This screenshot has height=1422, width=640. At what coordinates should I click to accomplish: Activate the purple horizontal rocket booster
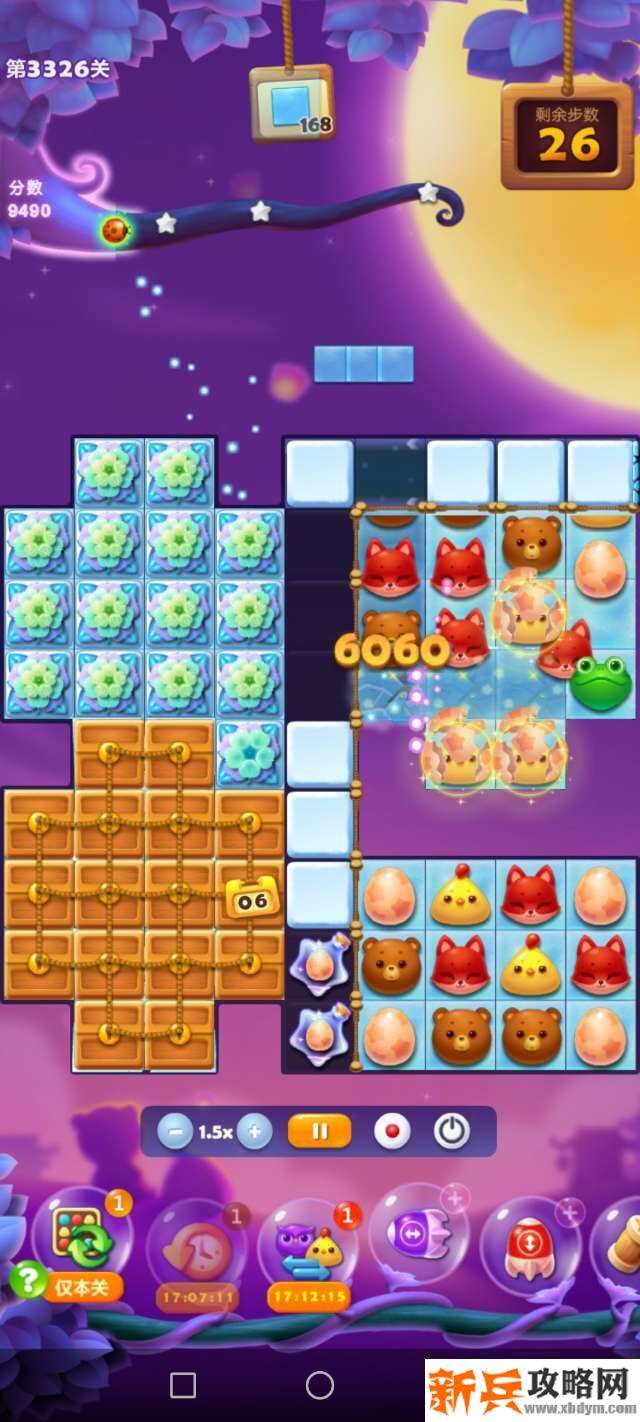pos(418,1236)
